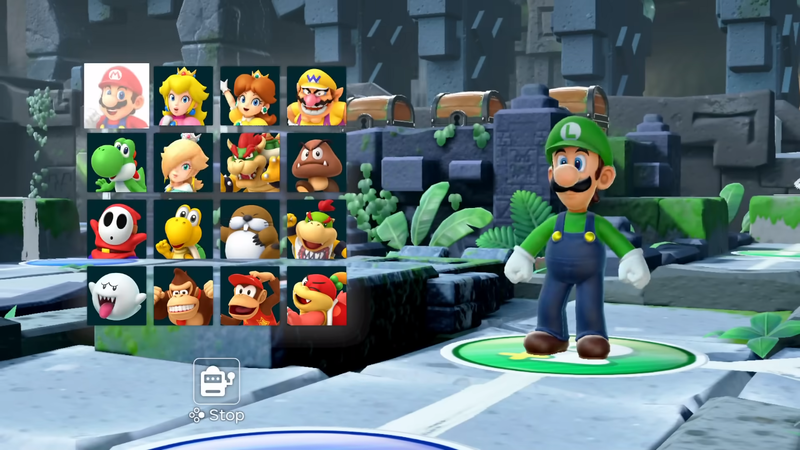Pick Pom Pom's portrait

coord(316,295)
